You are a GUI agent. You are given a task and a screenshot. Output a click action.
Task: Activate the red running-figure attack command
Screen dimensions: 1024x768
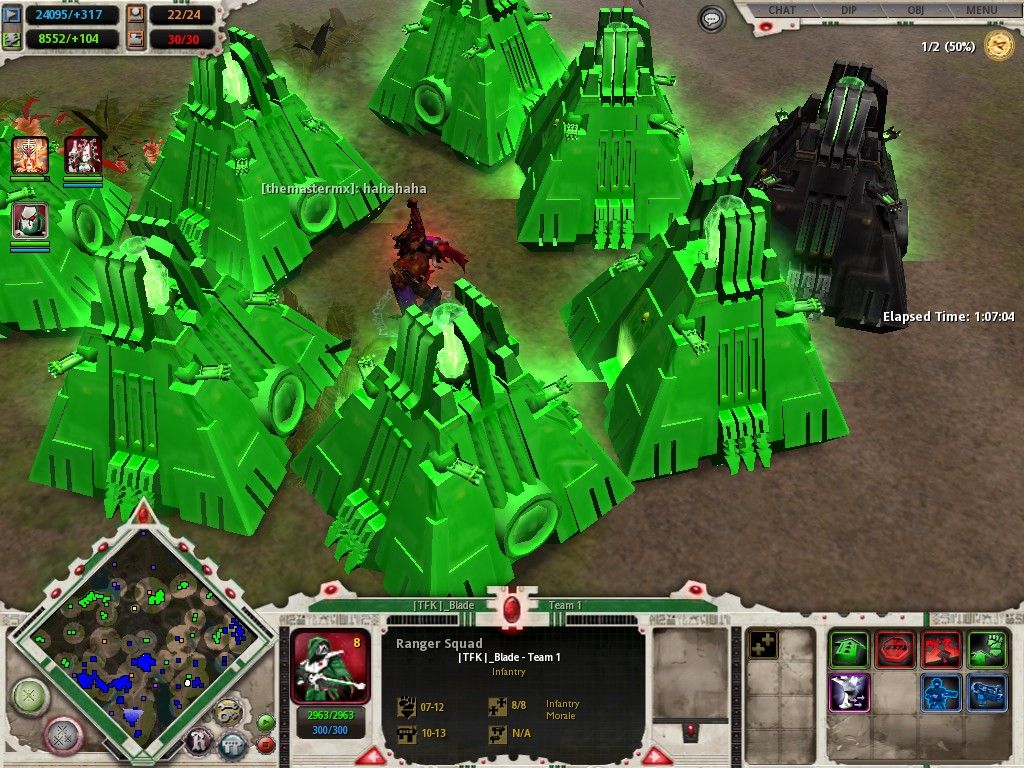pos(941,650)
